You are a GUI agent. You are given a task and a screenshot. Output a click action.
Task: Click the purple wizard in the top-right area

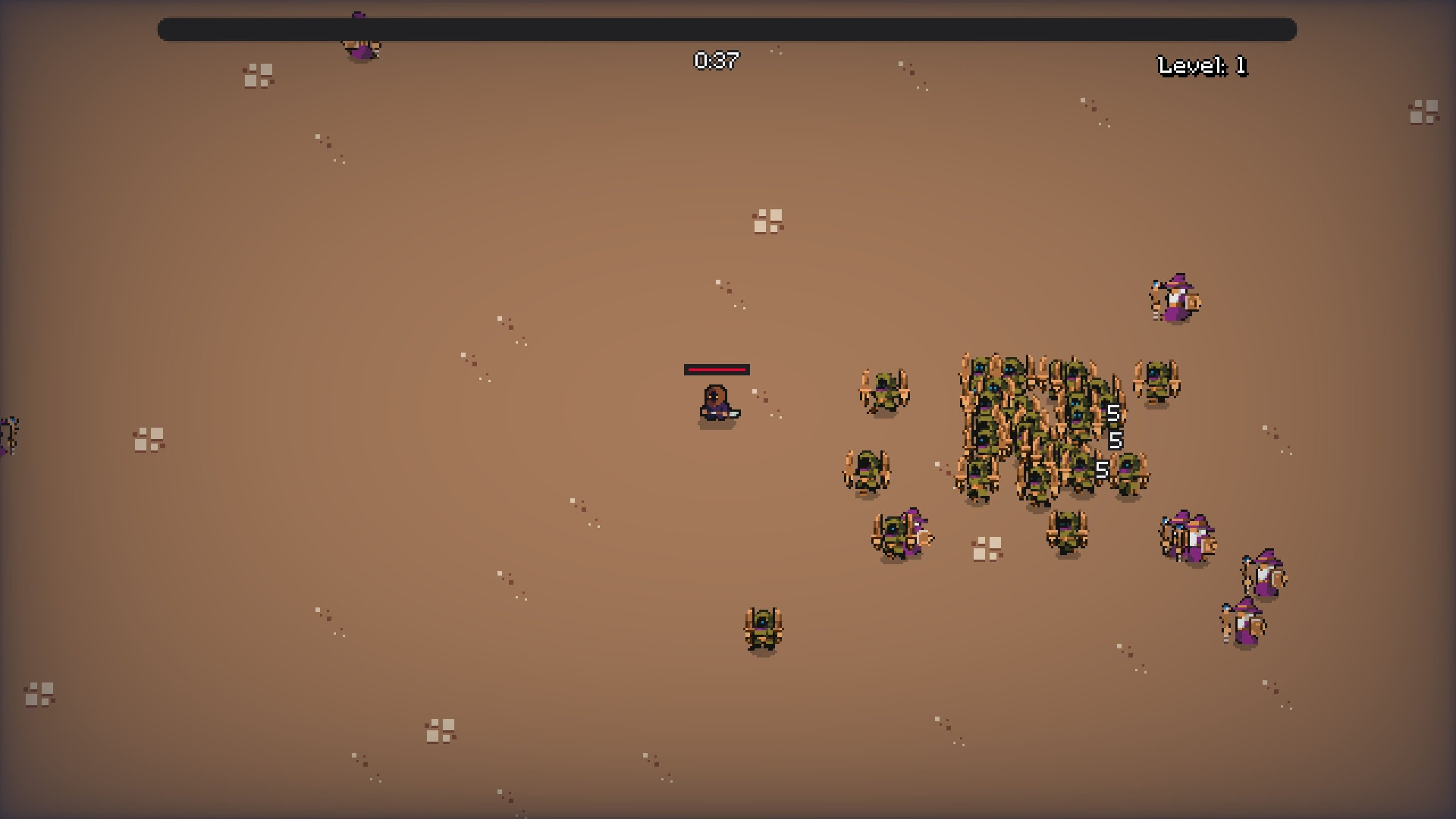(x=1174, y=298)
